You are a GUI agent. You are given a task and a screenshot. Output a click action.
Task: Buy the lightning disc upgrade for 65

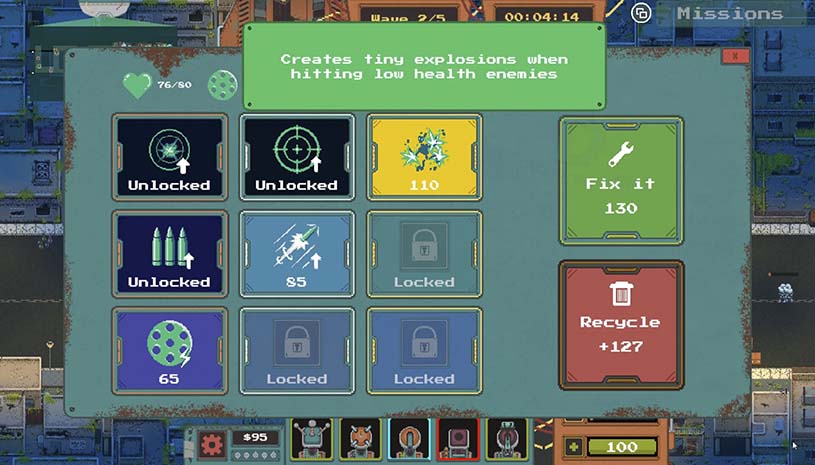(169, 351)
